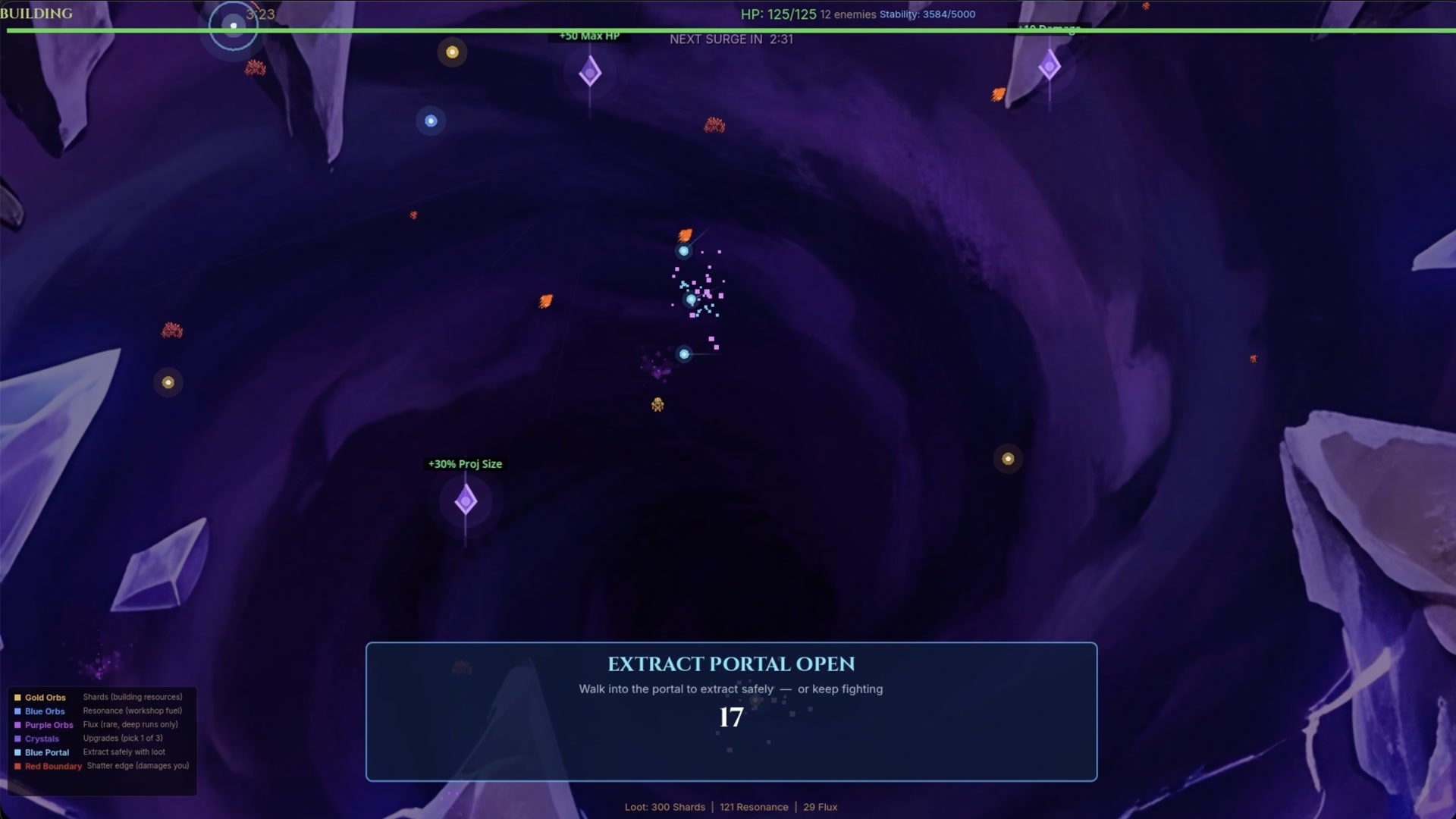
Task: Click the BUILDING label at top left
Action: click(37, 13)
